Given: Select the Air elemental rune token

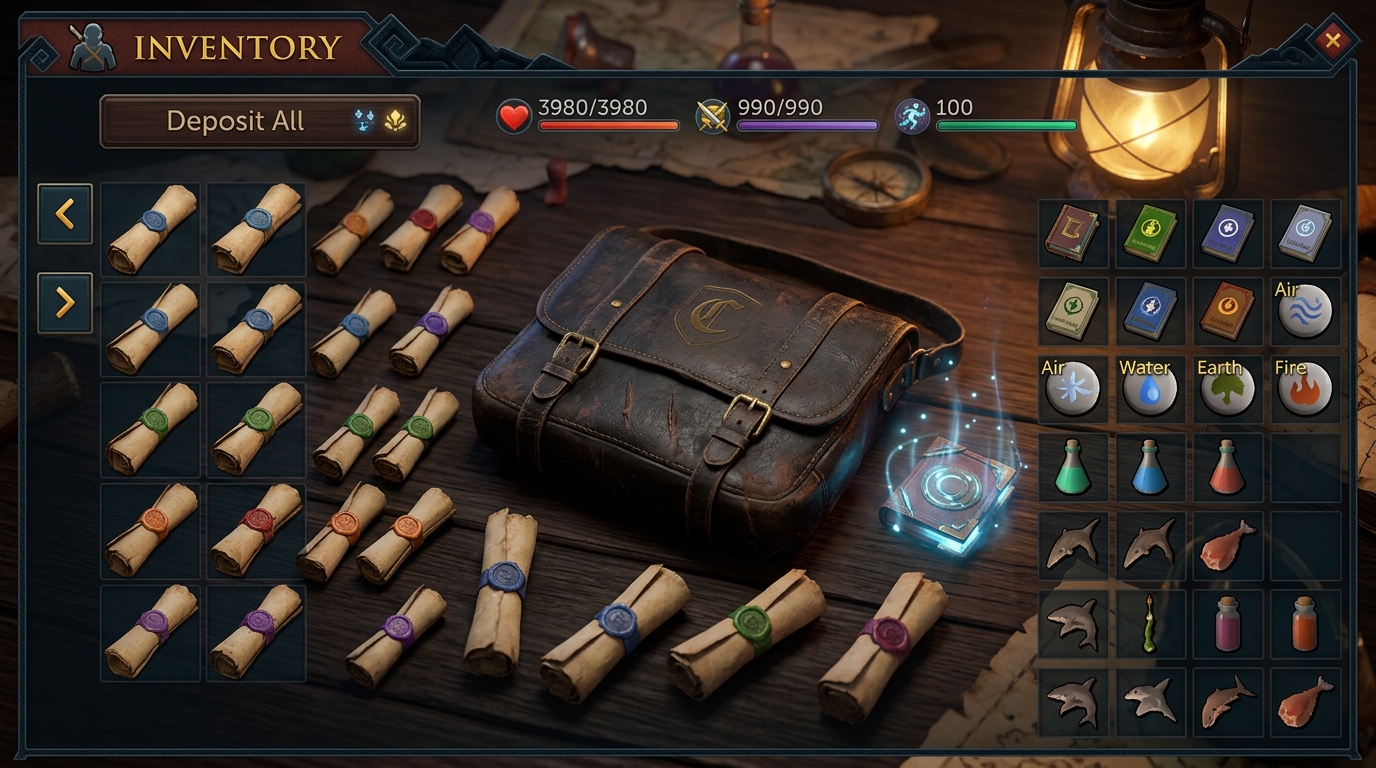Looking at the screenshot, I should tap(1072, 388).
